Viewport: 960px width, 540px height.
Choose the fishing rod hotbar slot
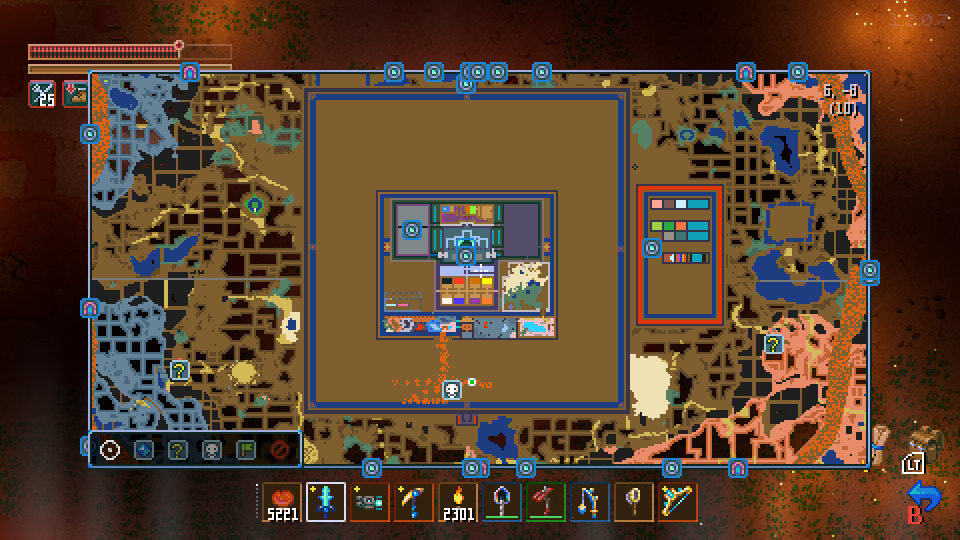(590, 502)
